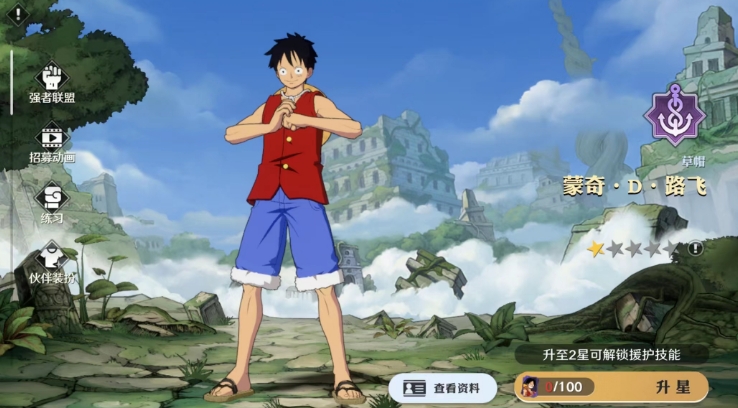738x408 pixels.
Task: Play the 招募动画 recruitment animation
Action: coord(52,139)
